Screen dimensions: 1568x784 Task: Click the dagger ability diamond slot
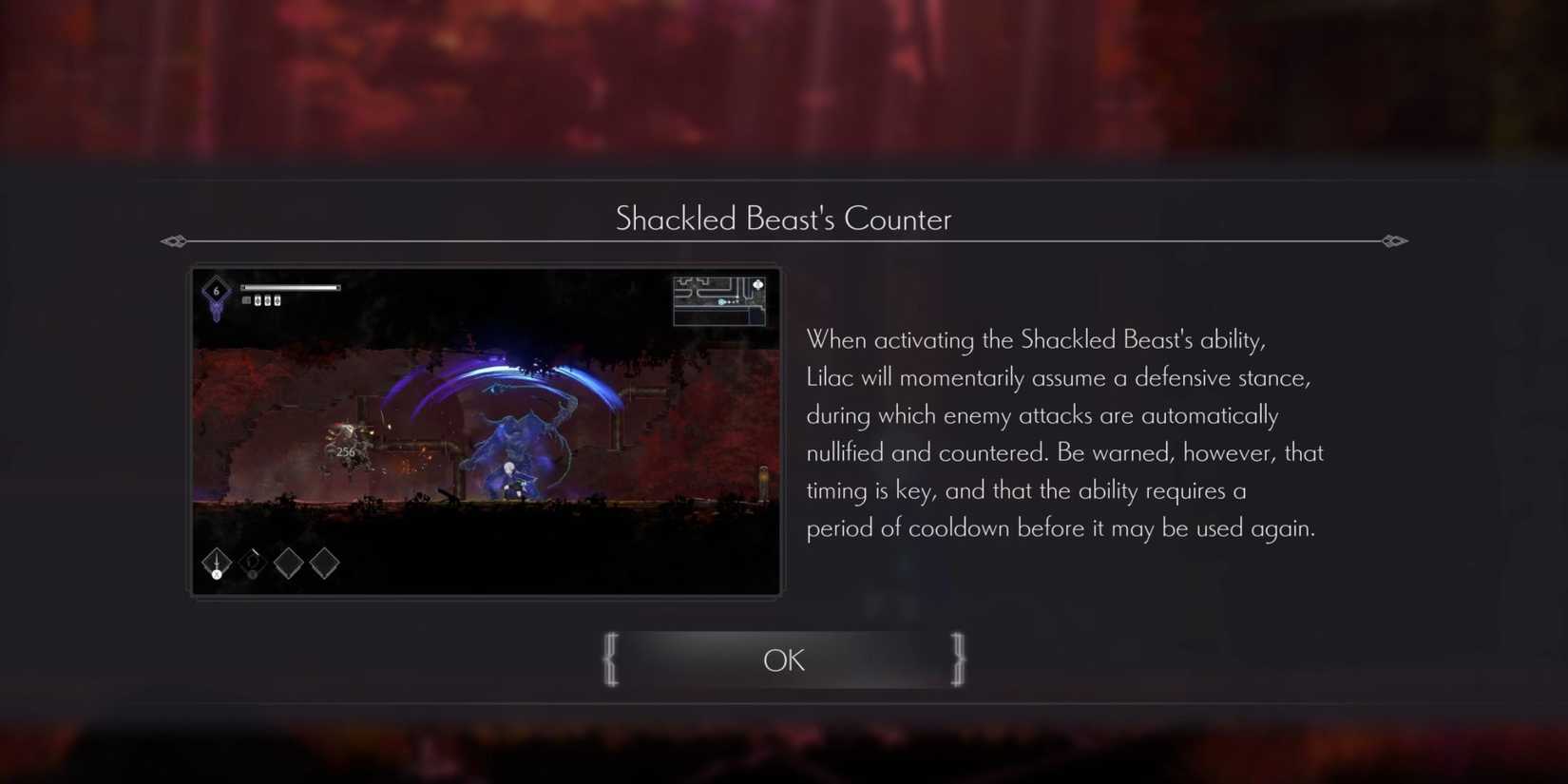click(252, 562)
